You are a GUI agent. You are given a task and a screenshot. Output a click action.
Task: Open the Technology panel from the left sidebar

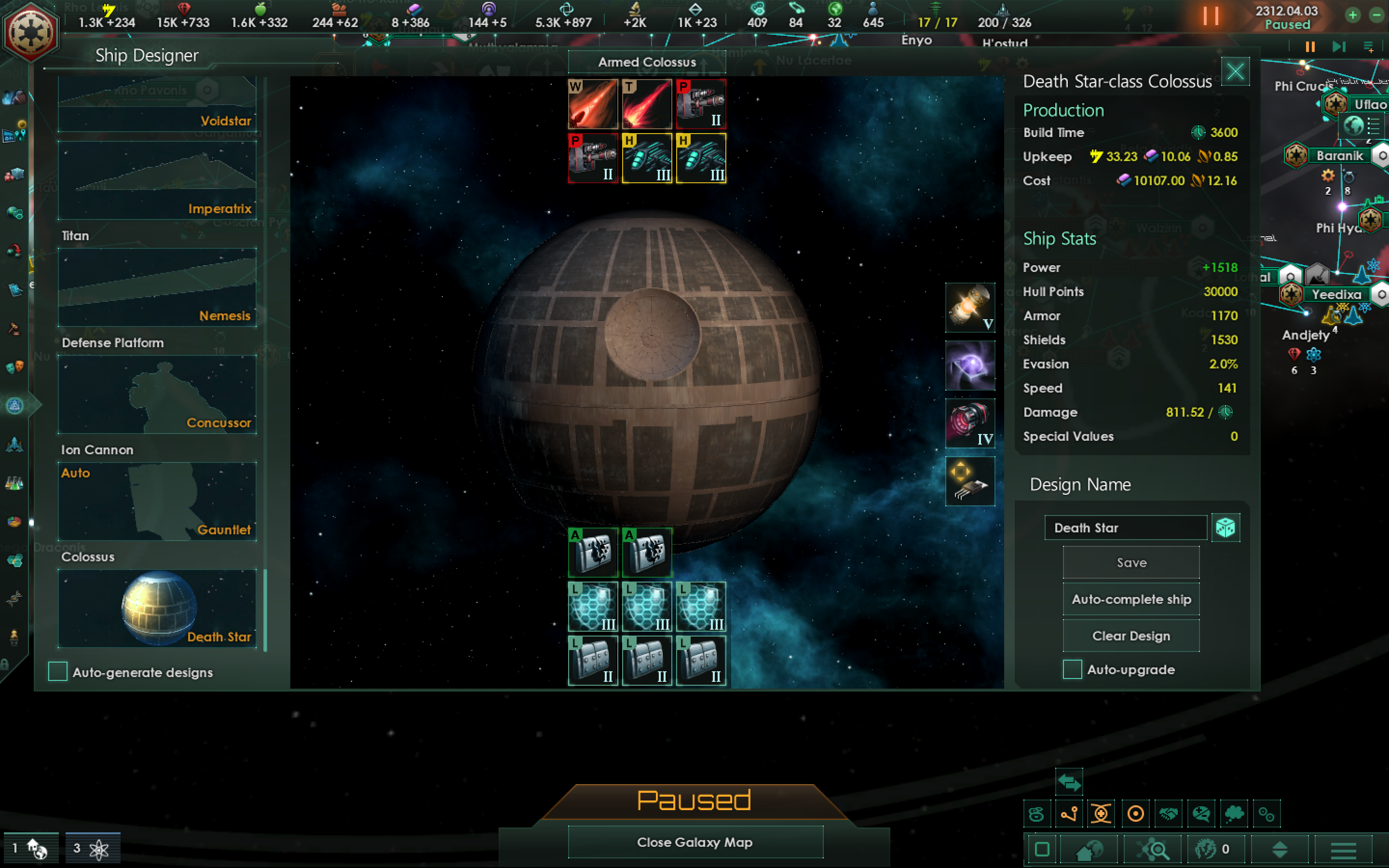click(15, 483)
